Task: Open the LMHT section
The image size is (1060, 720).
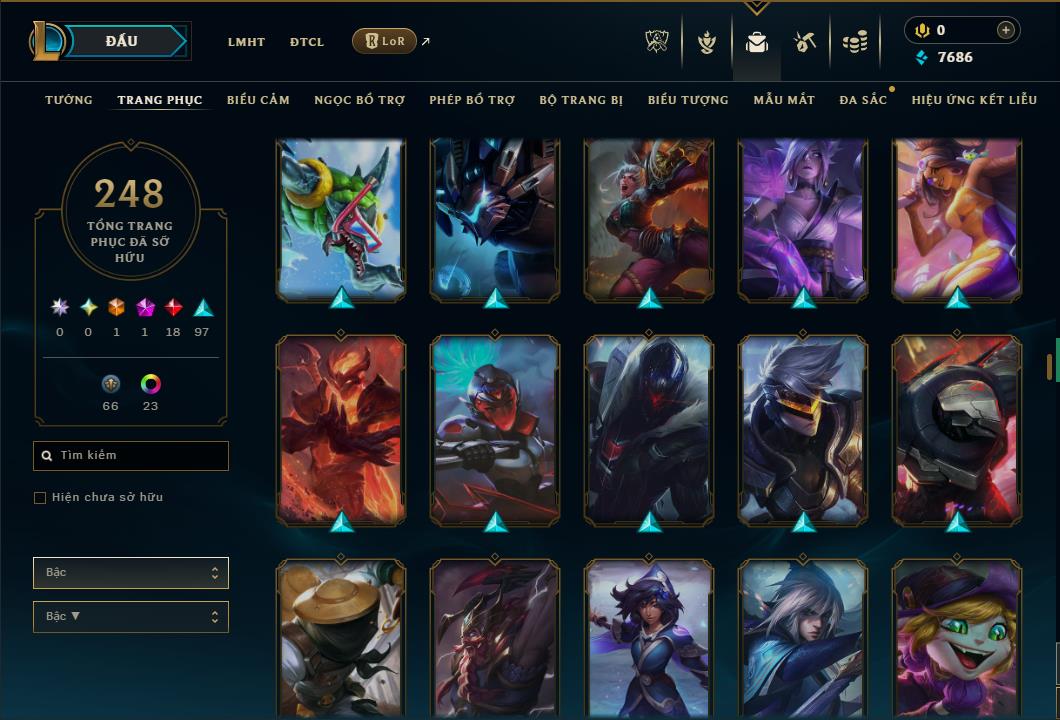Action: (246, 42)
